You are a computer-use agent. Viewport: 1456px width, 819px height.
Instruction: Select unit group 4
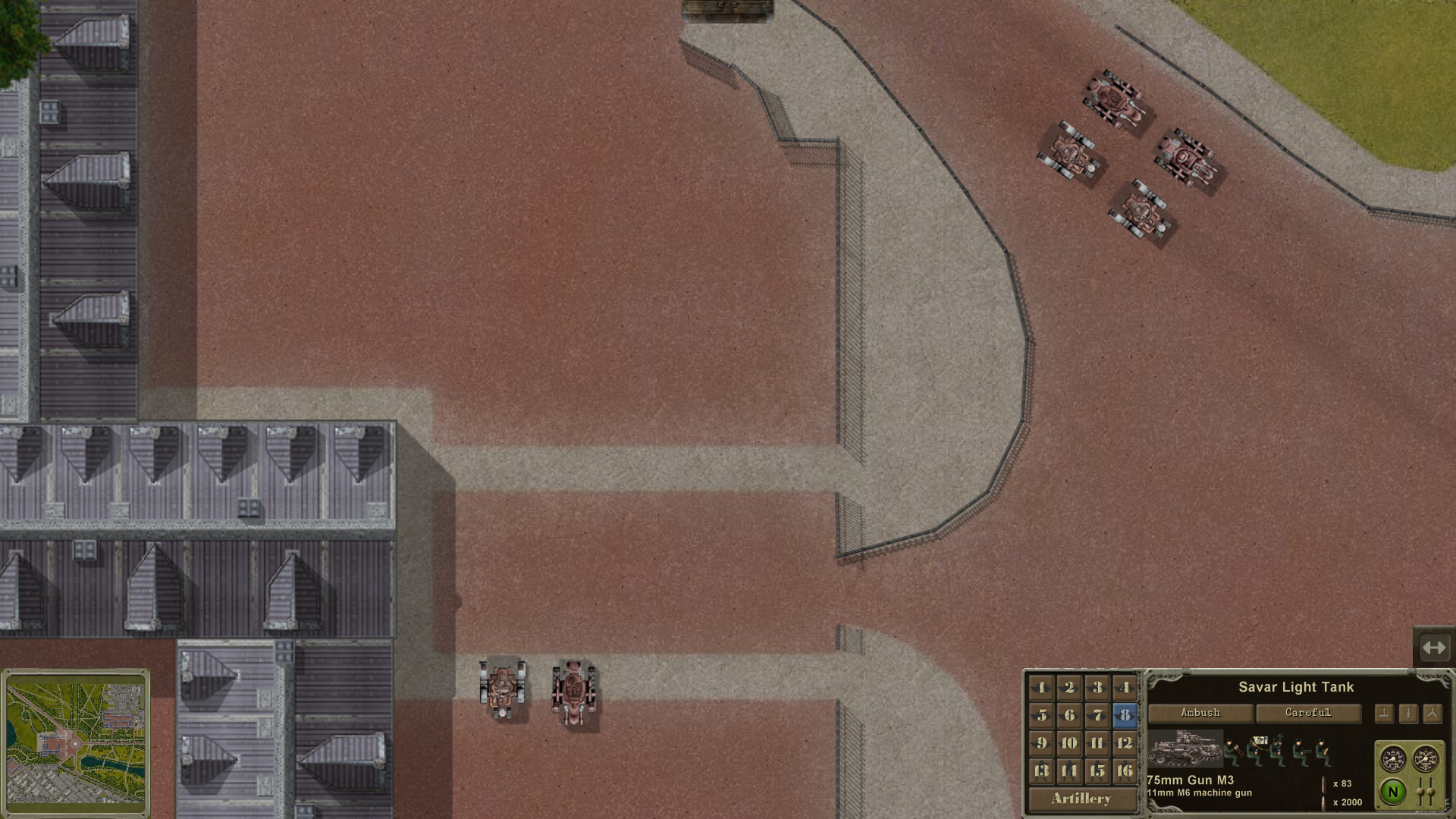1125,688
